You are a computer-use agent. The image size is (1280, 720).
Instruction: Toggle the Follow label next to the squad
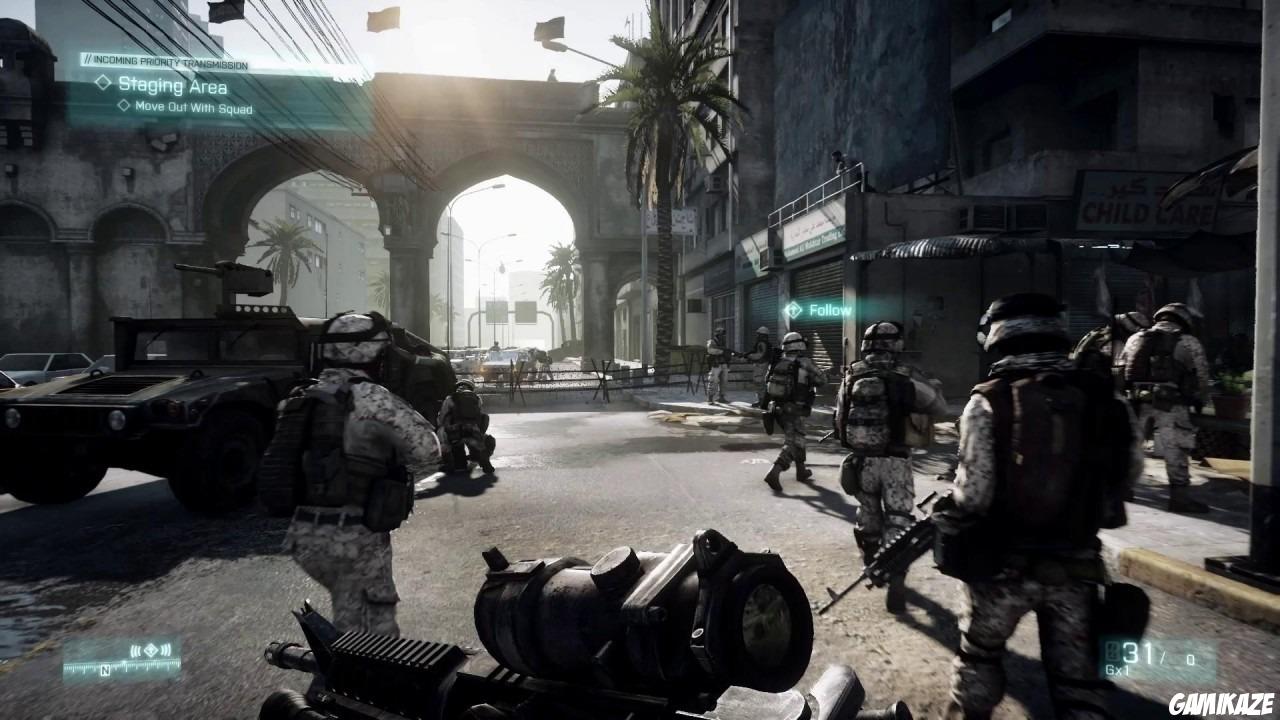[x=830, y=310]
